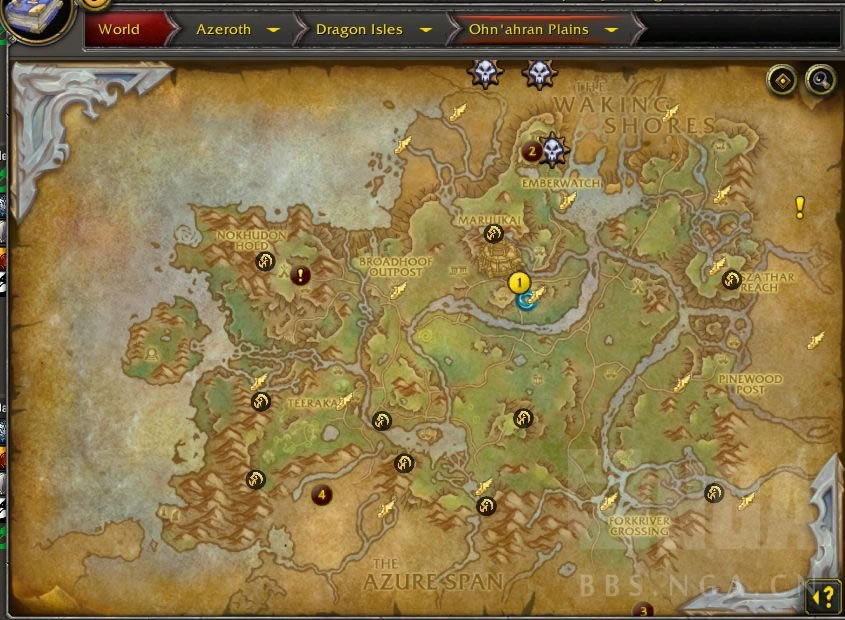Viewport: 845px width, 620px height.
Task: Select the dragon glyph icon near Maruukai
Action: tap(493, 234)
